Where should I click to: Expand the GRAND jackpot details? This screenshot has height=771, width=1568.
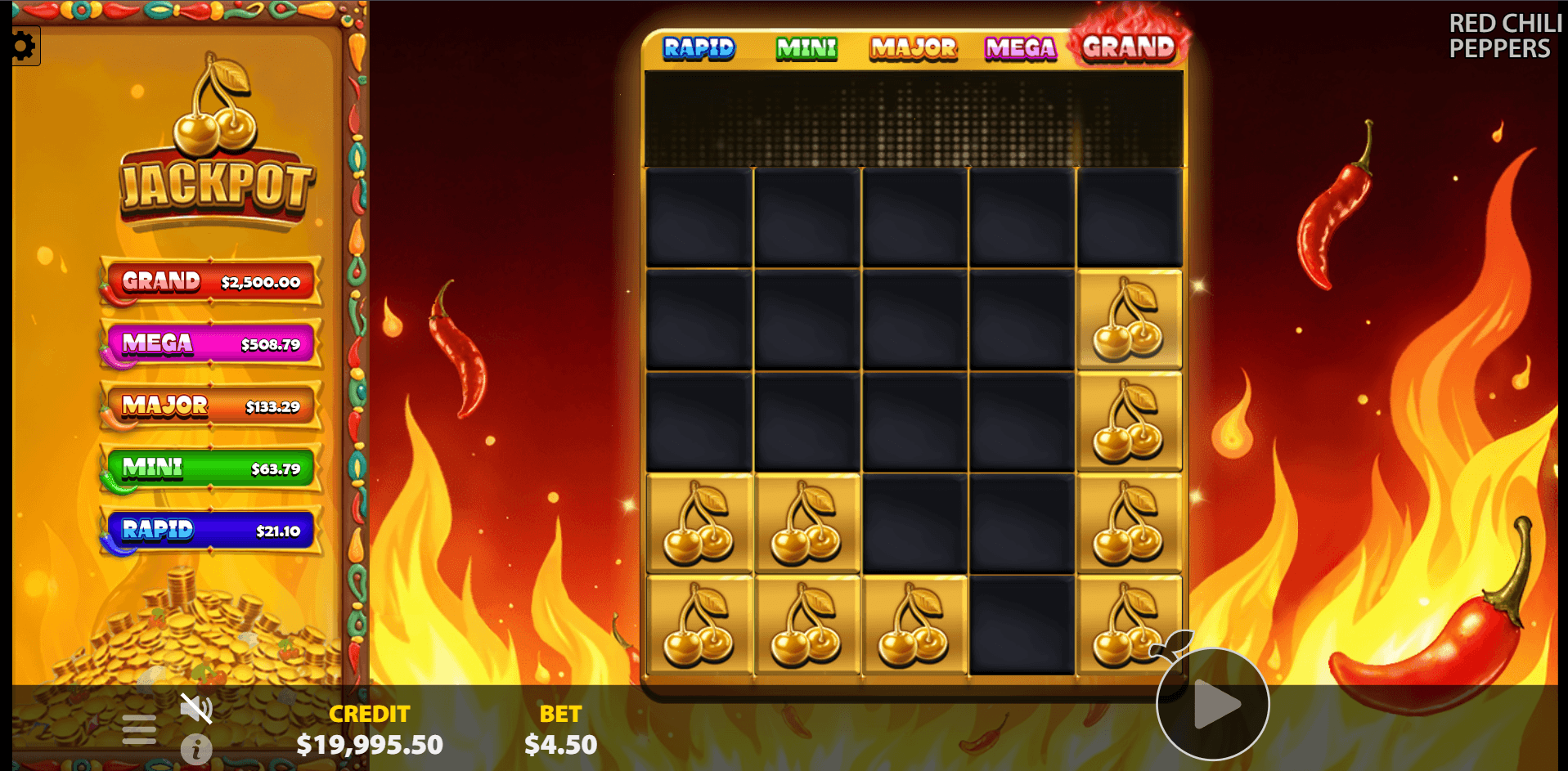209,282
